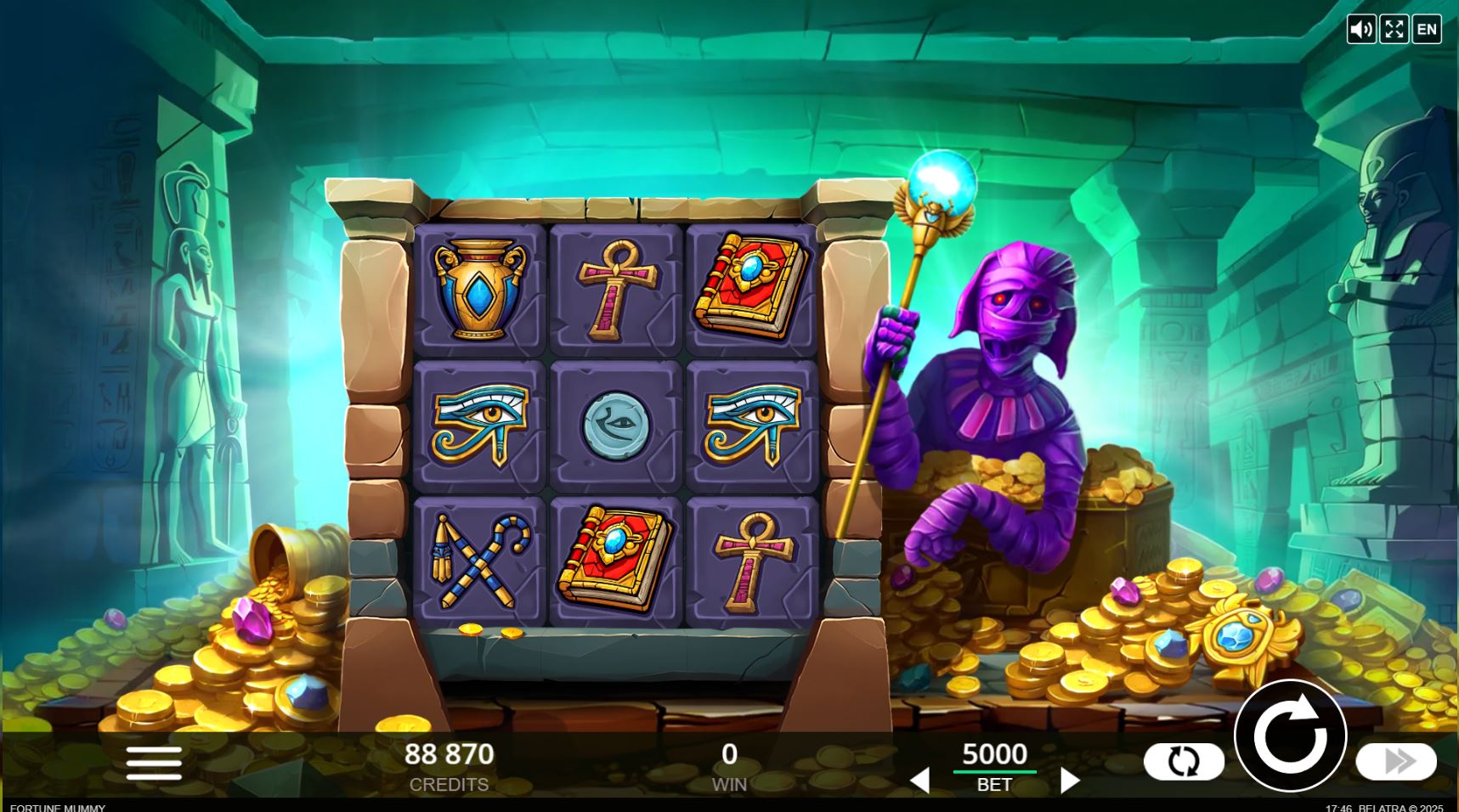Mute the game sound
This screenshot has width=1459, height=812.
1364,28
